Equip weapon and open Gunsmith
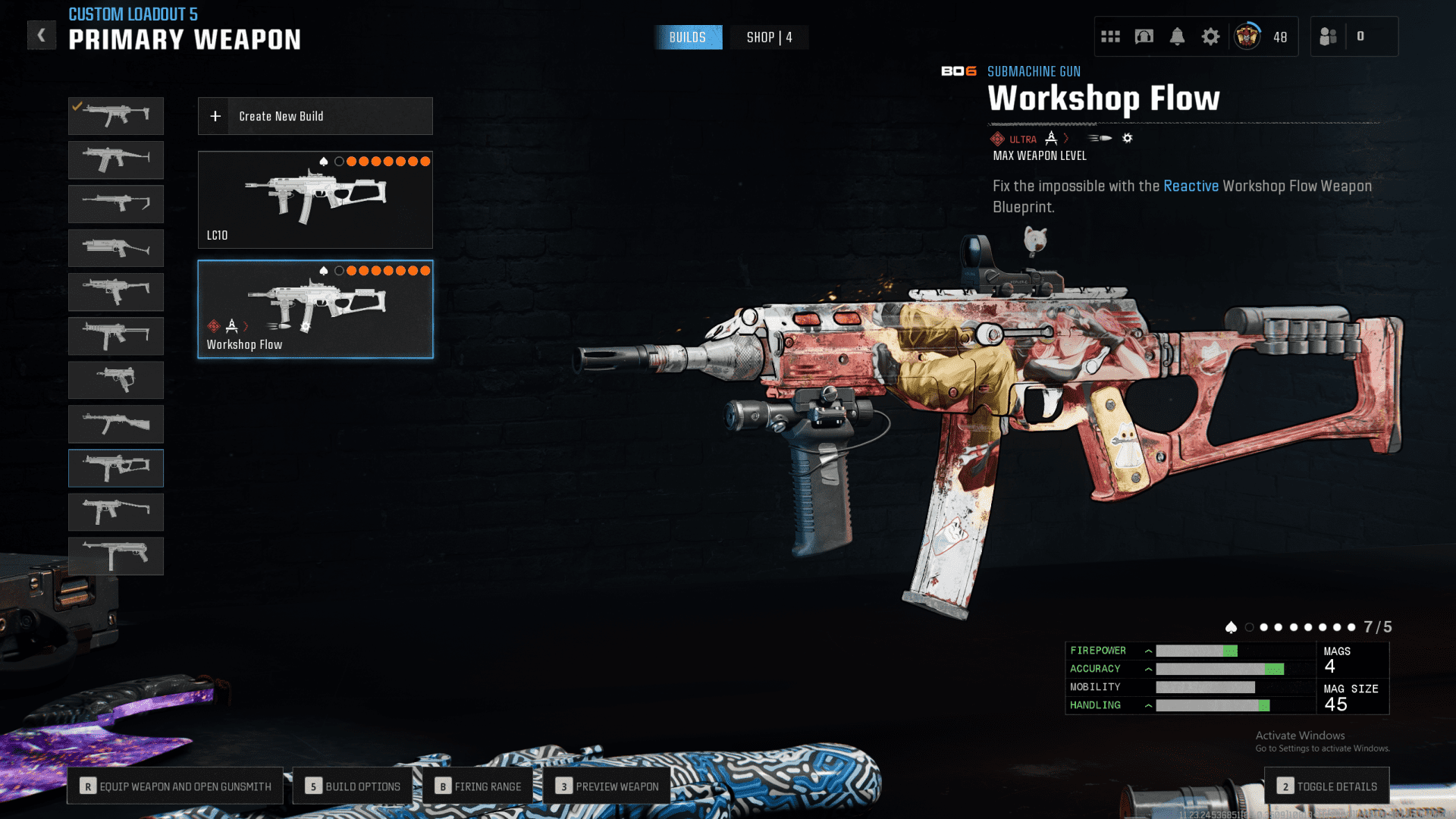The width and height of the screenshot is (1456, 819). [175, 786]
